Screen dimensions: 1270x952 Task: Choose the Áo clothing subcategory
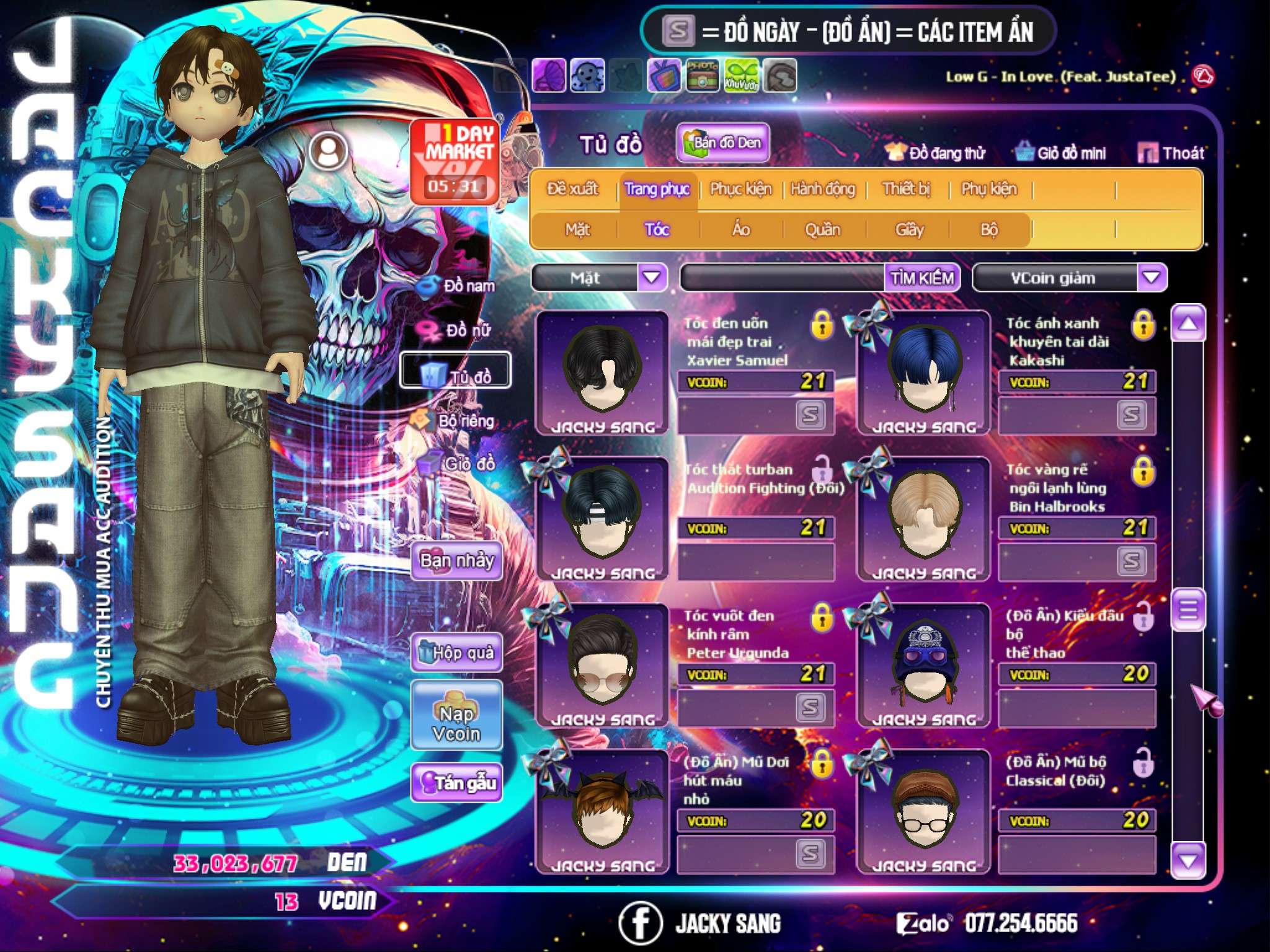(x=740, y=230)
